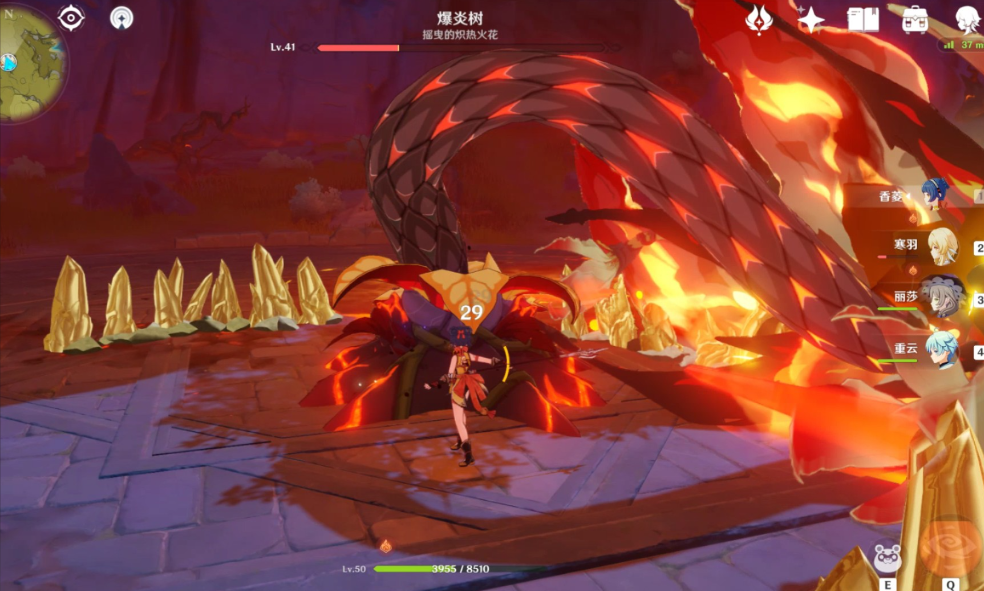The width and height of the screenshot is (984, 591).
Task: Switch to party member 丽莎
Action: point(940,297)
